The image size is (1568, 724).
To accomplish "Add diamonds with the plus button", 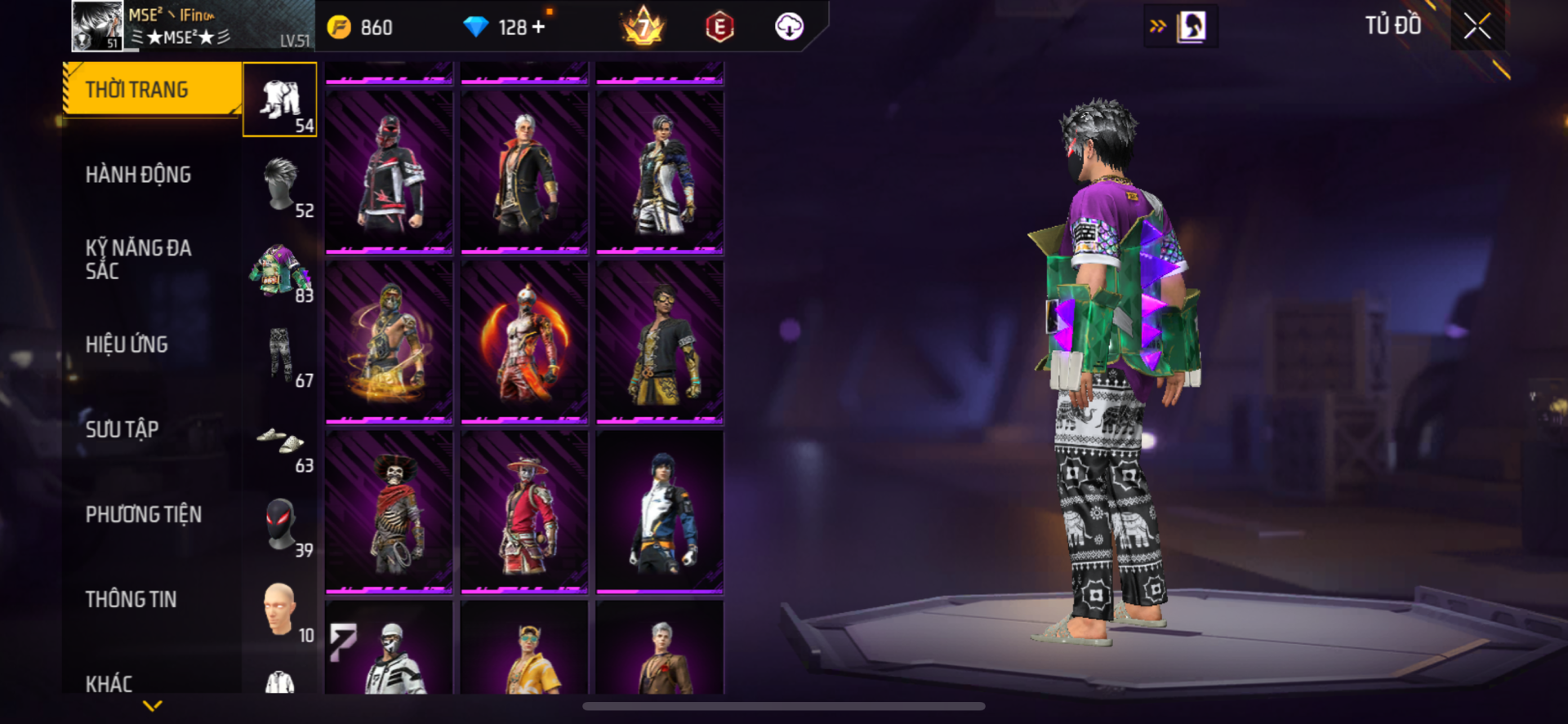I will click(x=538, y=28).
